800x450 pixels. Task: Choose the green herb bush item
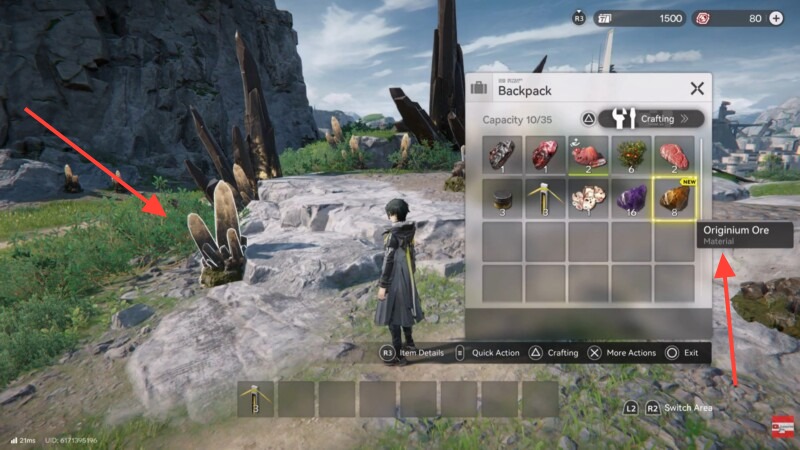pos(631,155)
